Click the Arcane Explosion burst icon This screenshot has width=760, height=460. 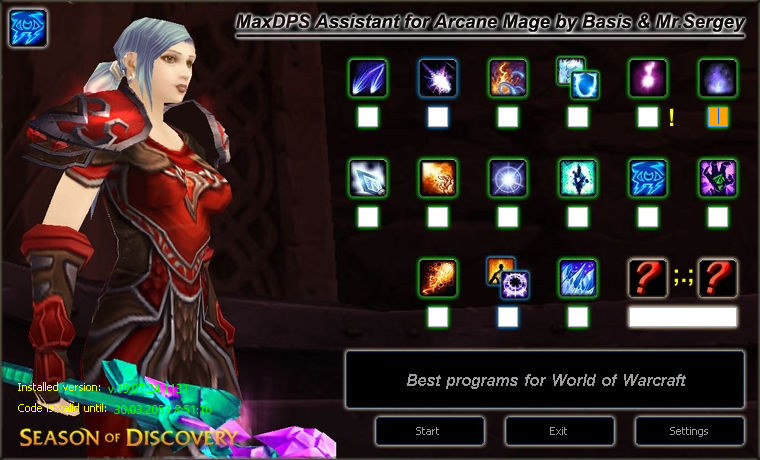(438, 78)
